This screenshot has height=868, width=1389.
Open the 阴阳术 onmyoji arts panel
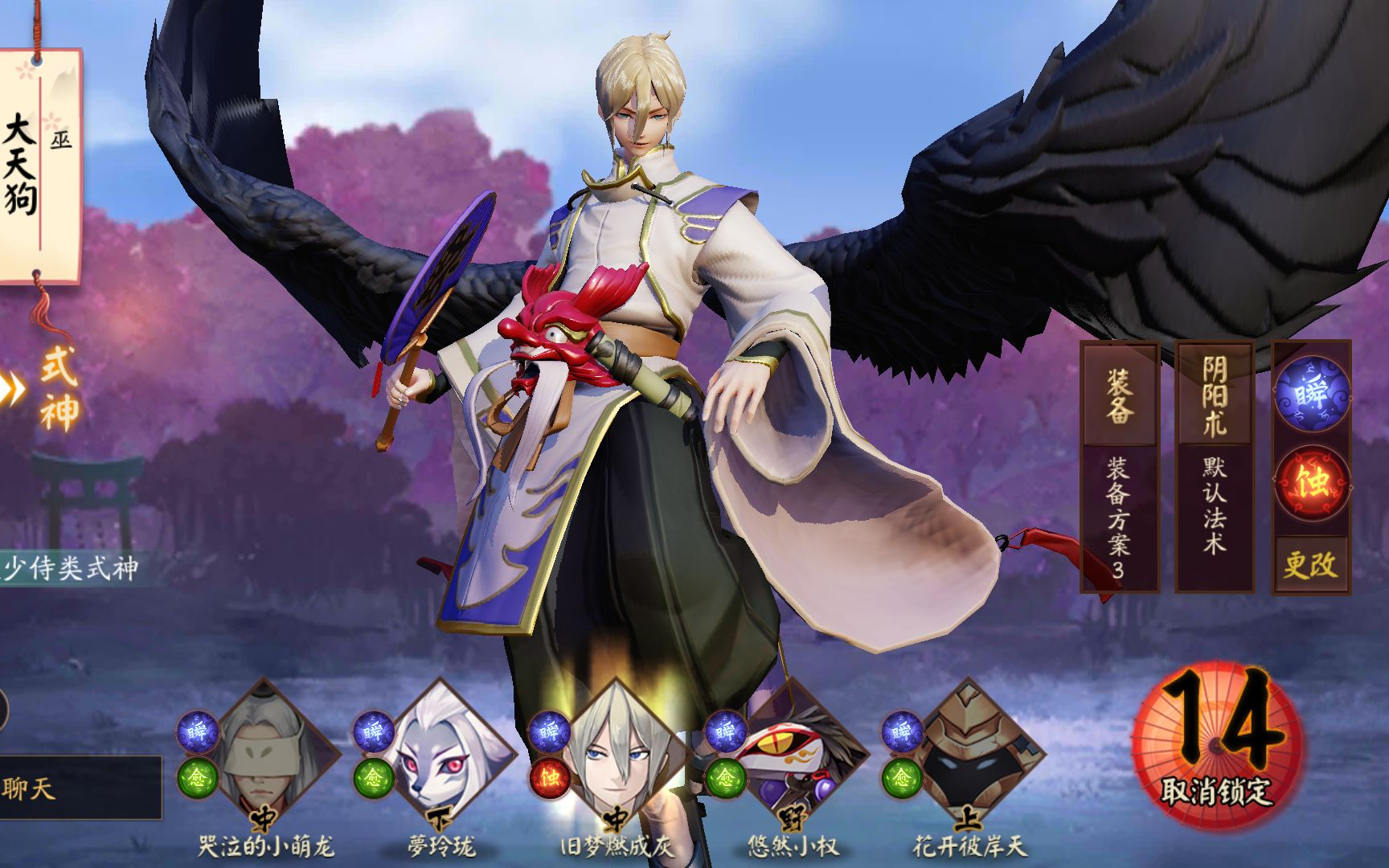(x=1214, y=466)
